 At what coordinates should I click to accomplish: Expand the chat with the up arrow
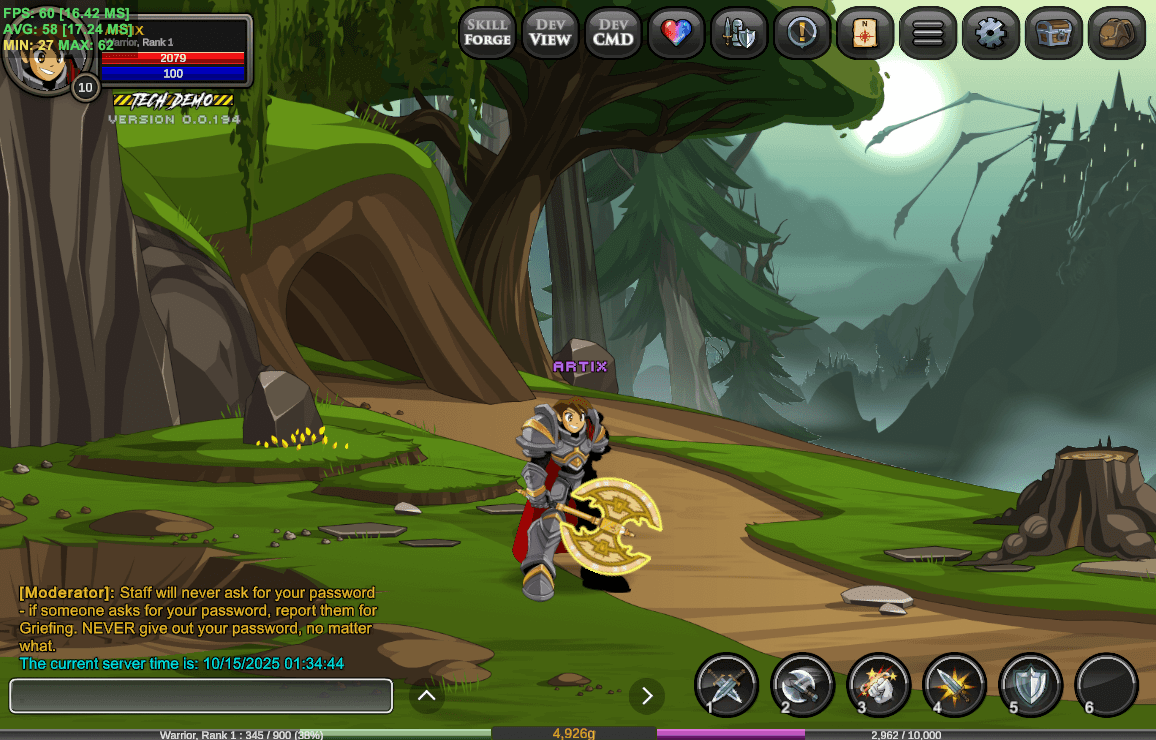coord(427,695)
